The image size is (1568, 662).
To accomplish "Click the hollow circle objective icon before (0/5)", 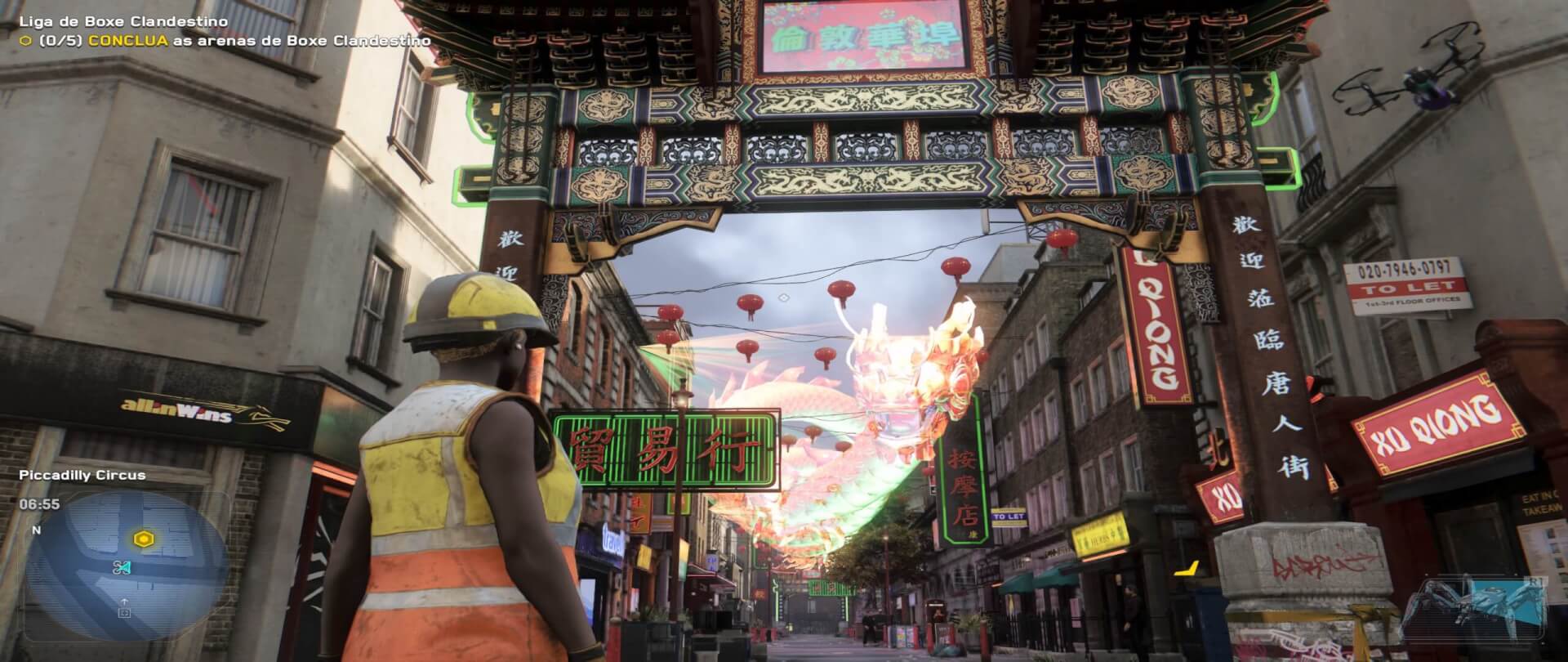I will (x=25, y=38).
